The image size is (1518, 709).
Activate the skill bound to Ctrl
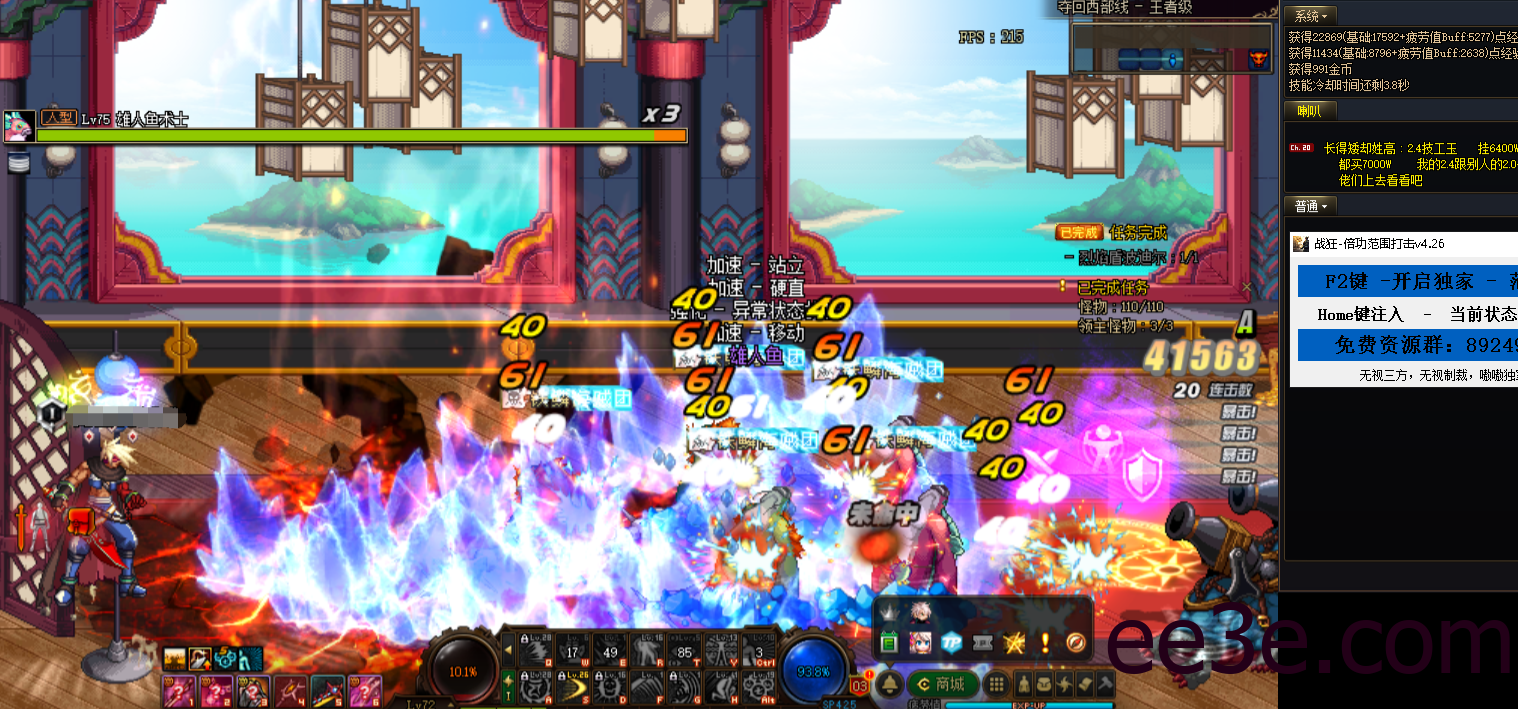(759, 649)
